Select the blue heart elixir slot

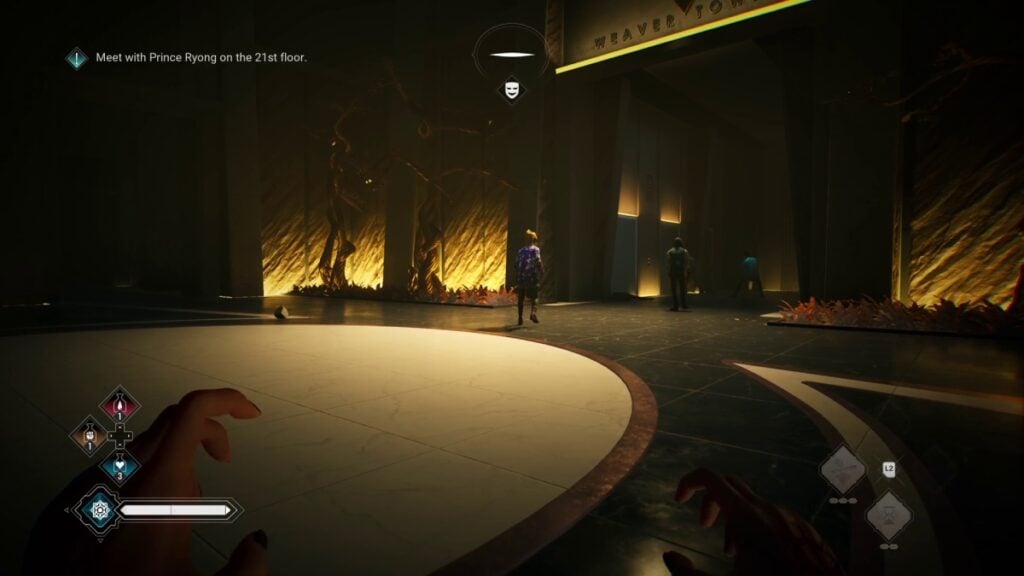(120, 466)
